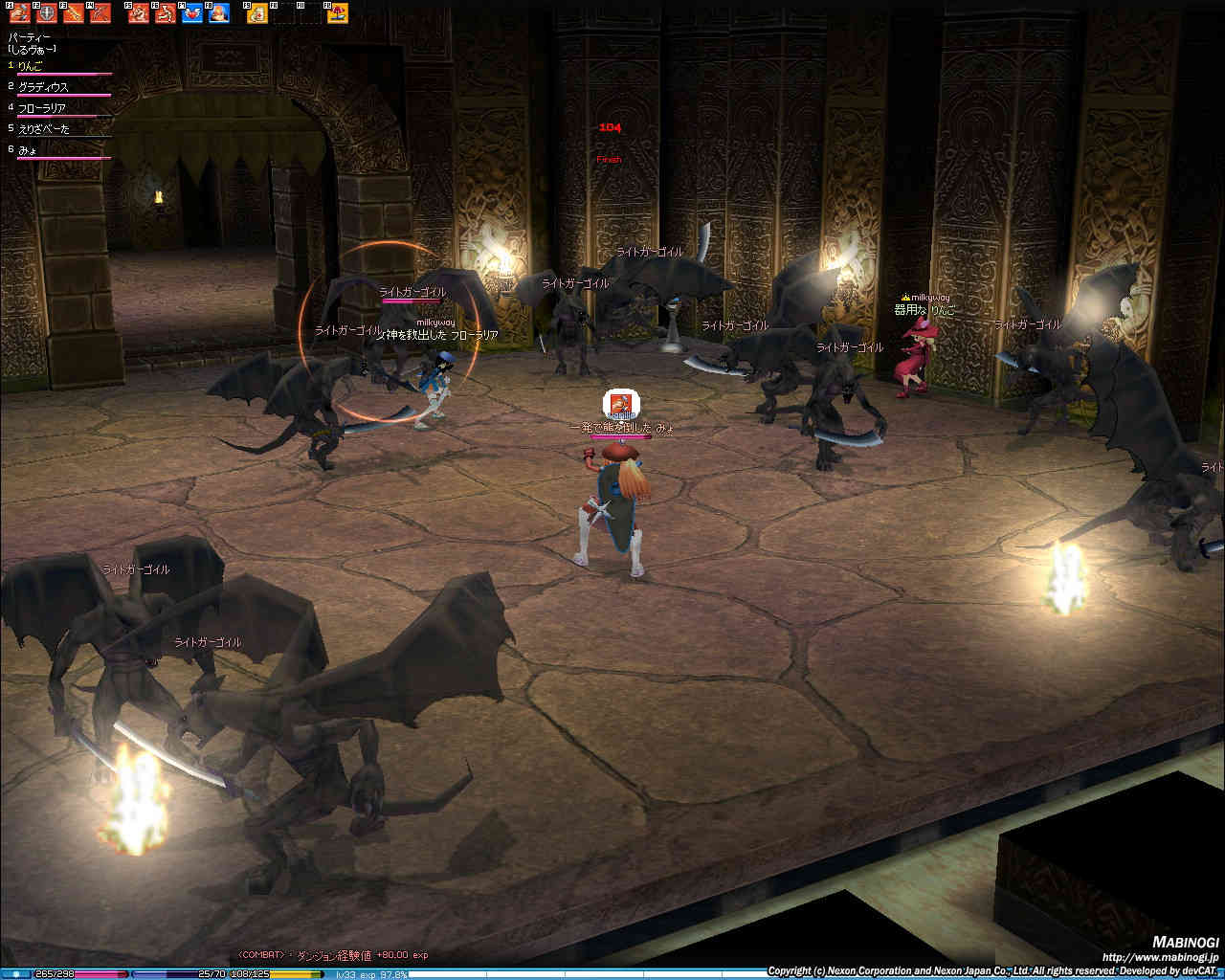Activate the F12 umbrella rest icon
The width and height of the screenshot is (1225, 980).
click(x=338, y=13)
